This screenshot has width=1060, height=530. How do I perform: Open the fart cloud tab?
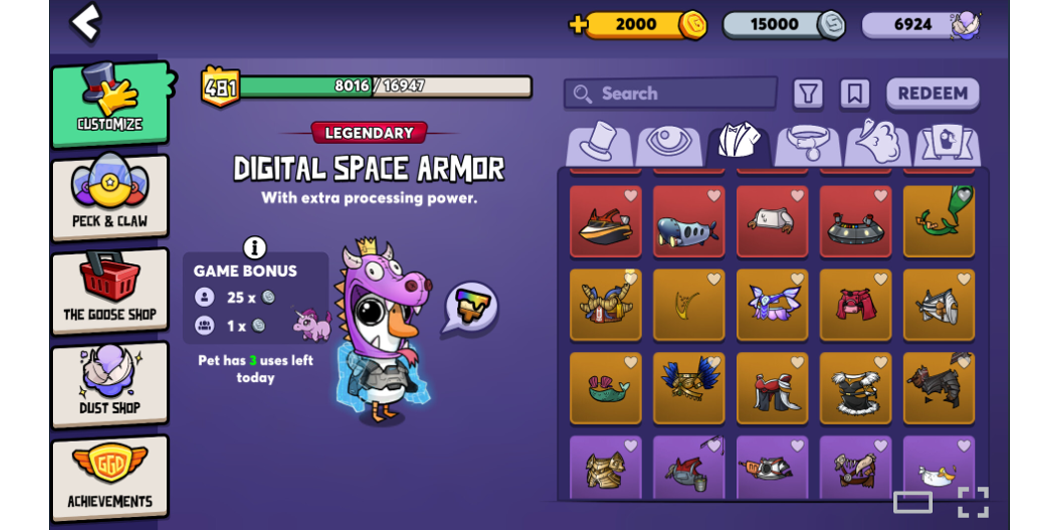click(876, 144)
